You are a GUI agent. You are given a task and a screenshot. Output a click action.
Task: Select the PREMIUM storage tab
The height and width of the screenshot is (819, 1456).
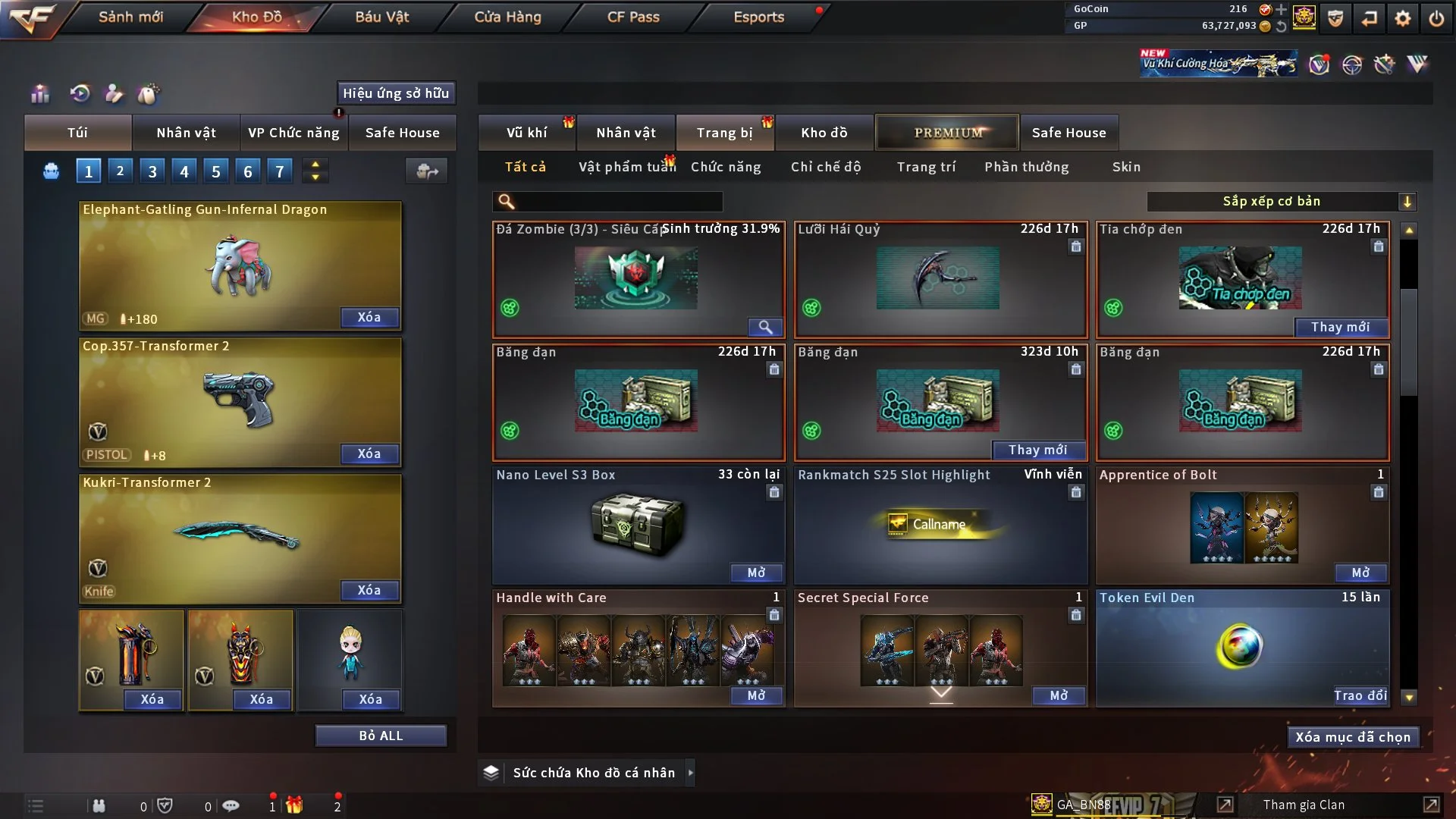point(947,133)
